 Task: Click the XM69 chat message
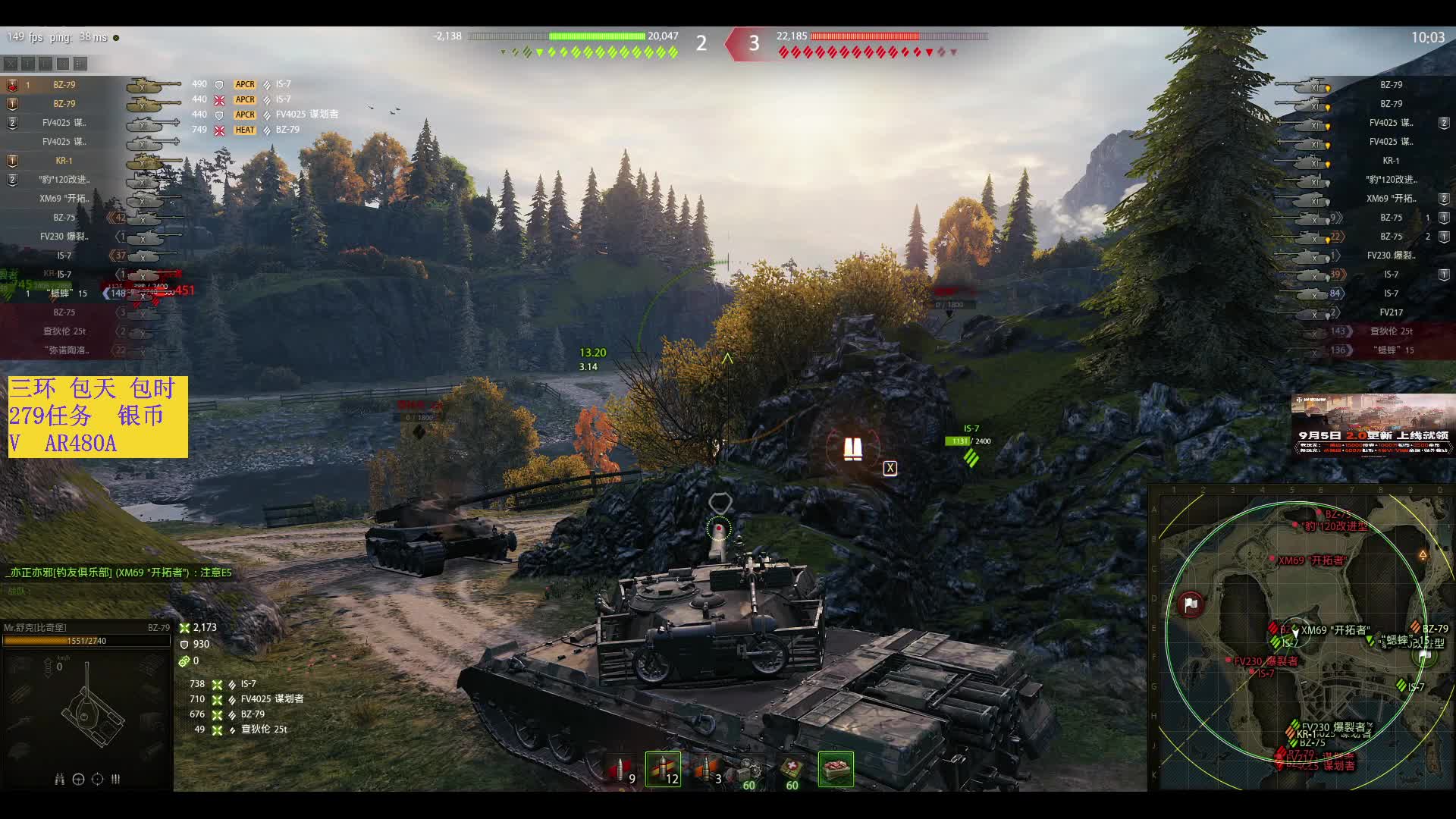point(120,573)
